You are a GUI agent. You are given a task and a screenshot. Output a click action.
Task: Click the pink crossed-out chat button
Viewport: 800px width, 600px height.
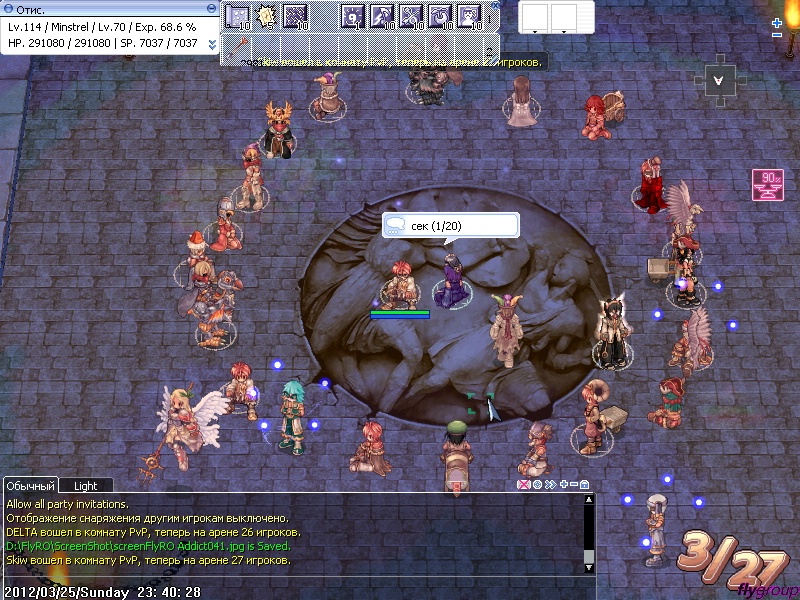point(522,485)
